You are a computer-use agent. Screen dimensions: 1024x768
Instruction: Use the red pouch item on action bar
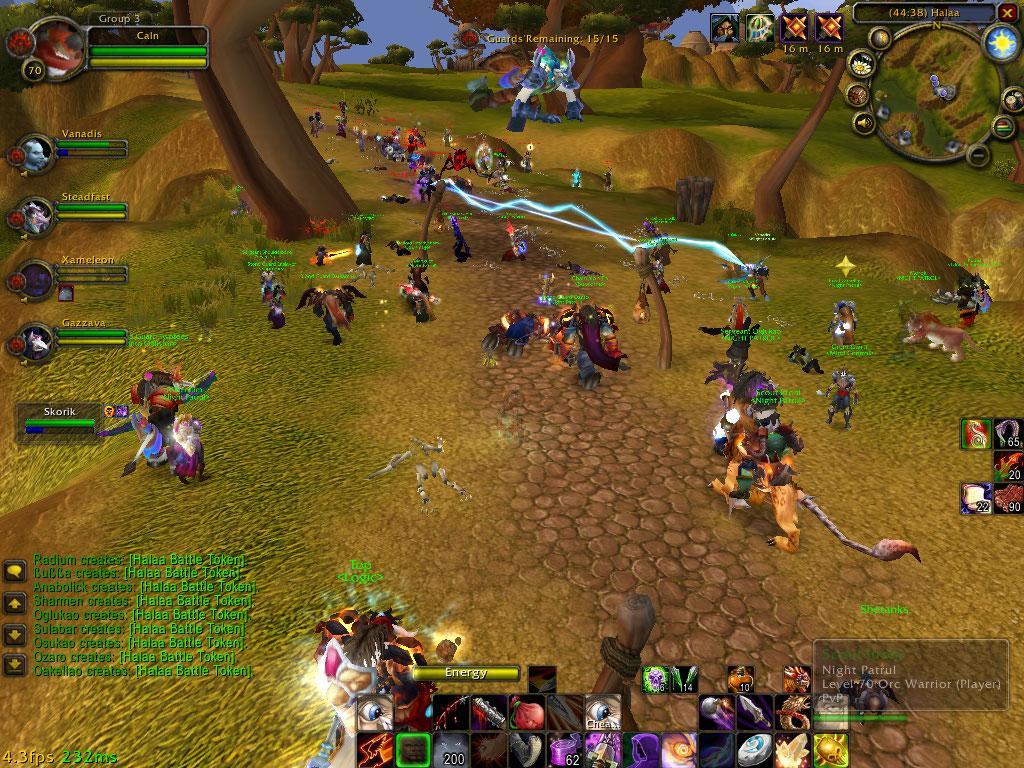pos(526,713)
